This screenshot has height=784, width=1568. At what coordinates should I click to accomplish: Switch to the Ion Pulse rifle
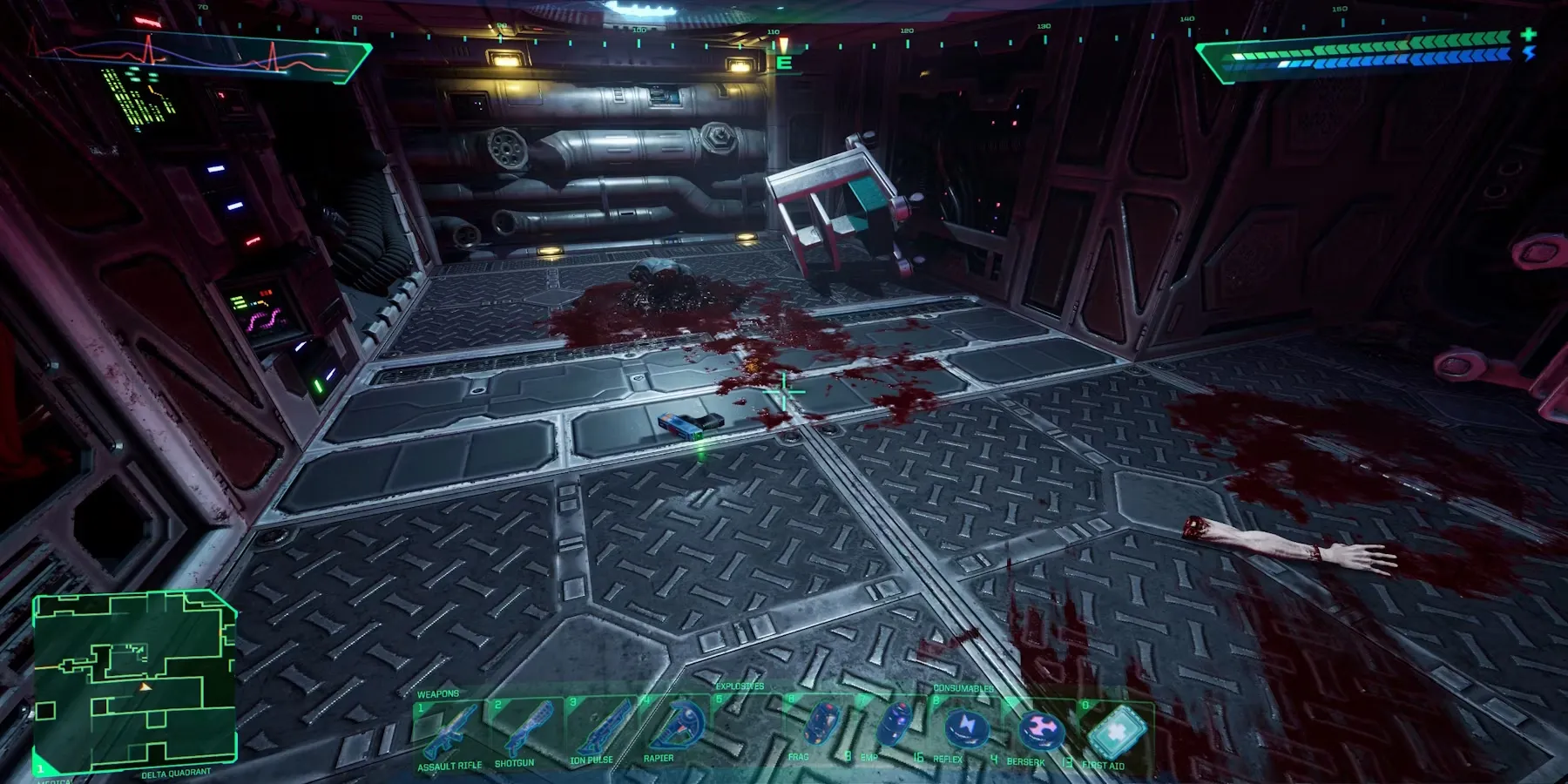tap(599, 730)
